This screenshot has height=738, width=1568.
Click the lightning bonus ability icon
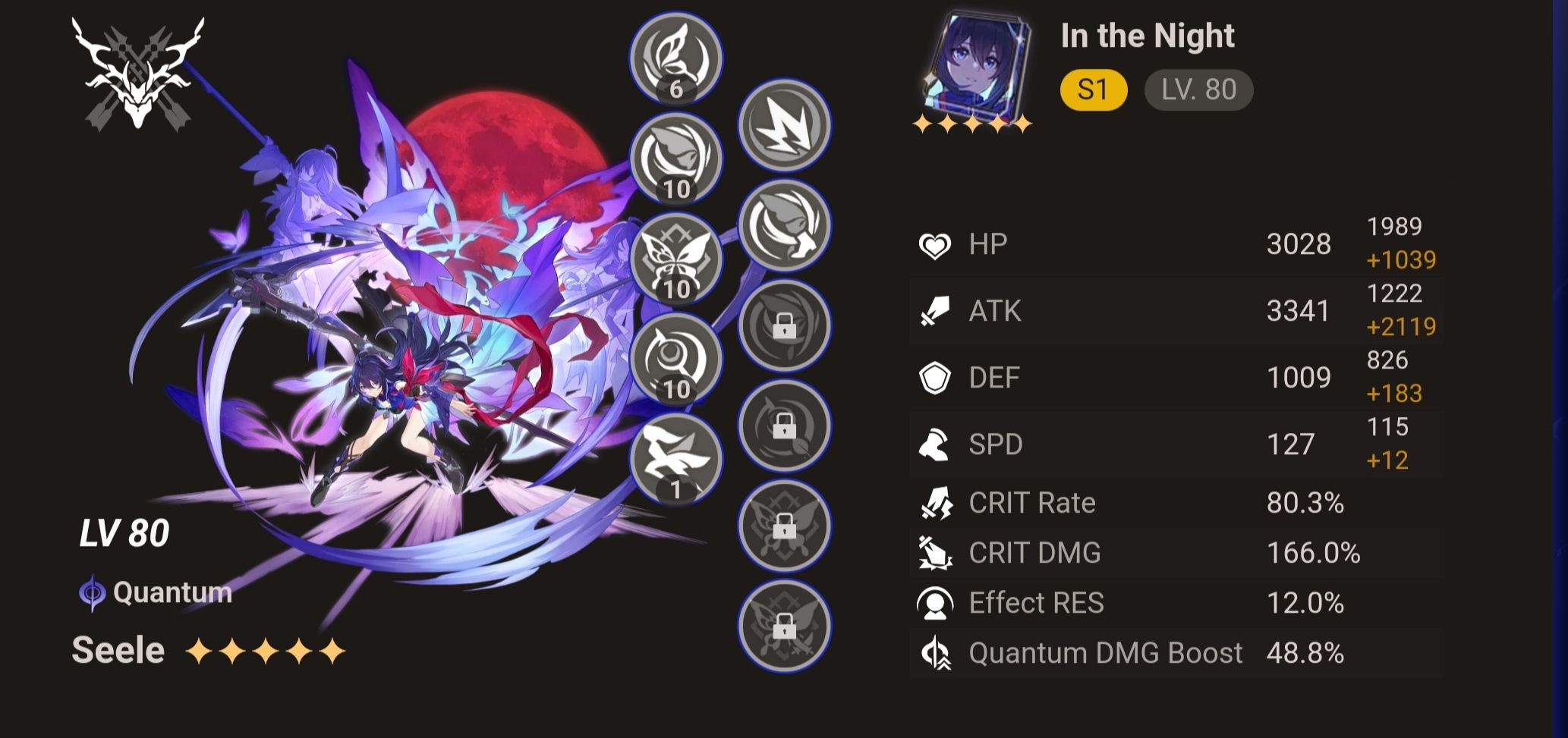point(783,129)
